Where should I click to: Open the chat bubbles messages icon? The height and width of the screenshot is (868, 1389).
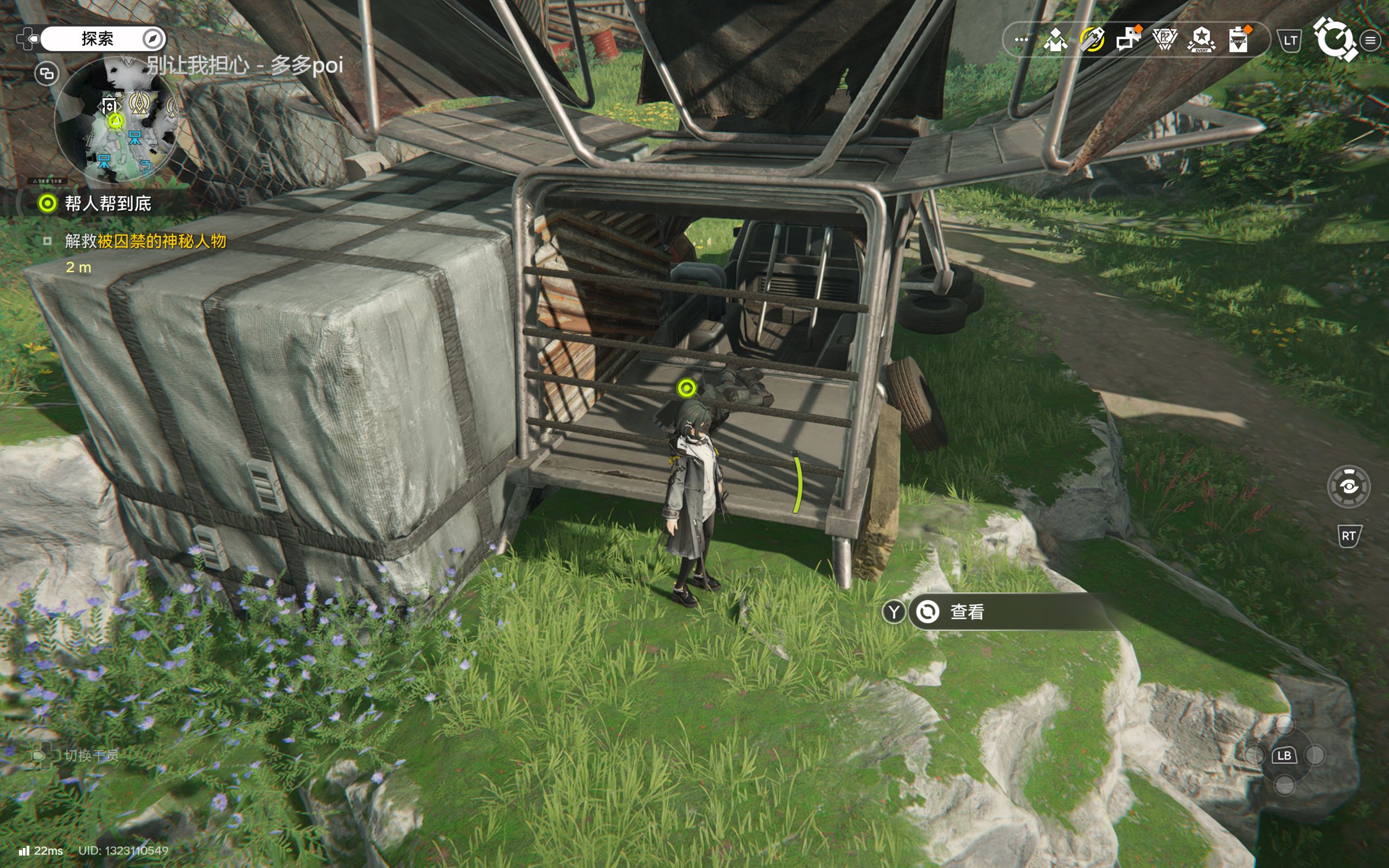point(1129,40)
